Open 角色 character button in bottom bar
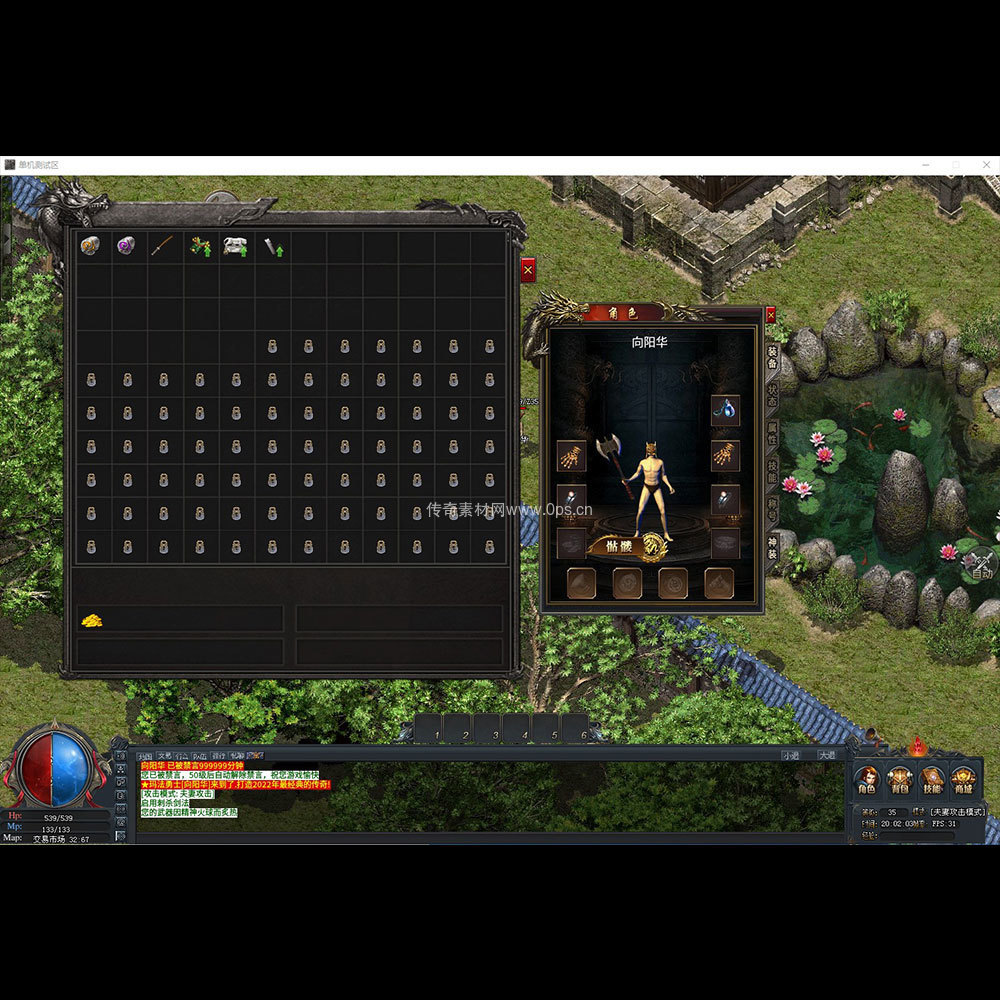The image size is (1000, 1000). 868,780
